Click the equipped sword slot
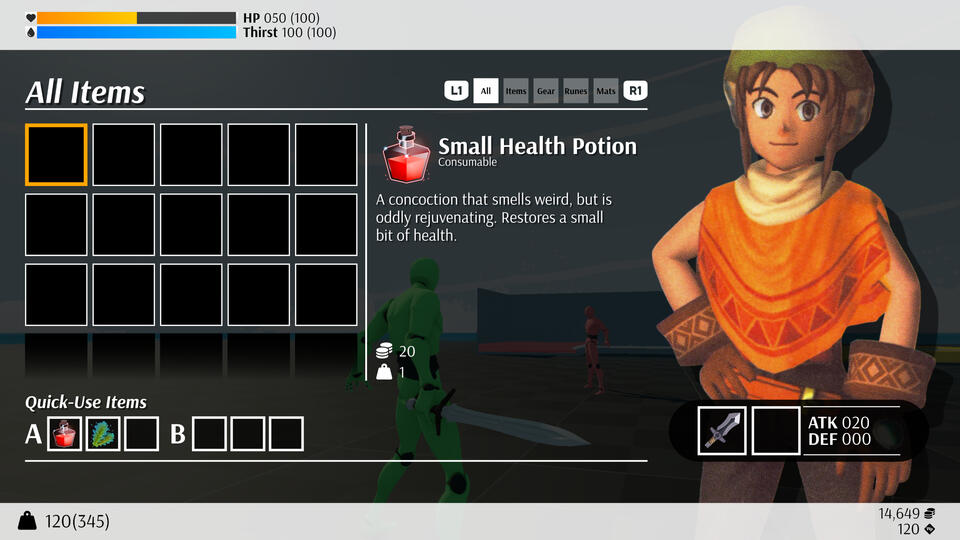 pos(722,430)
